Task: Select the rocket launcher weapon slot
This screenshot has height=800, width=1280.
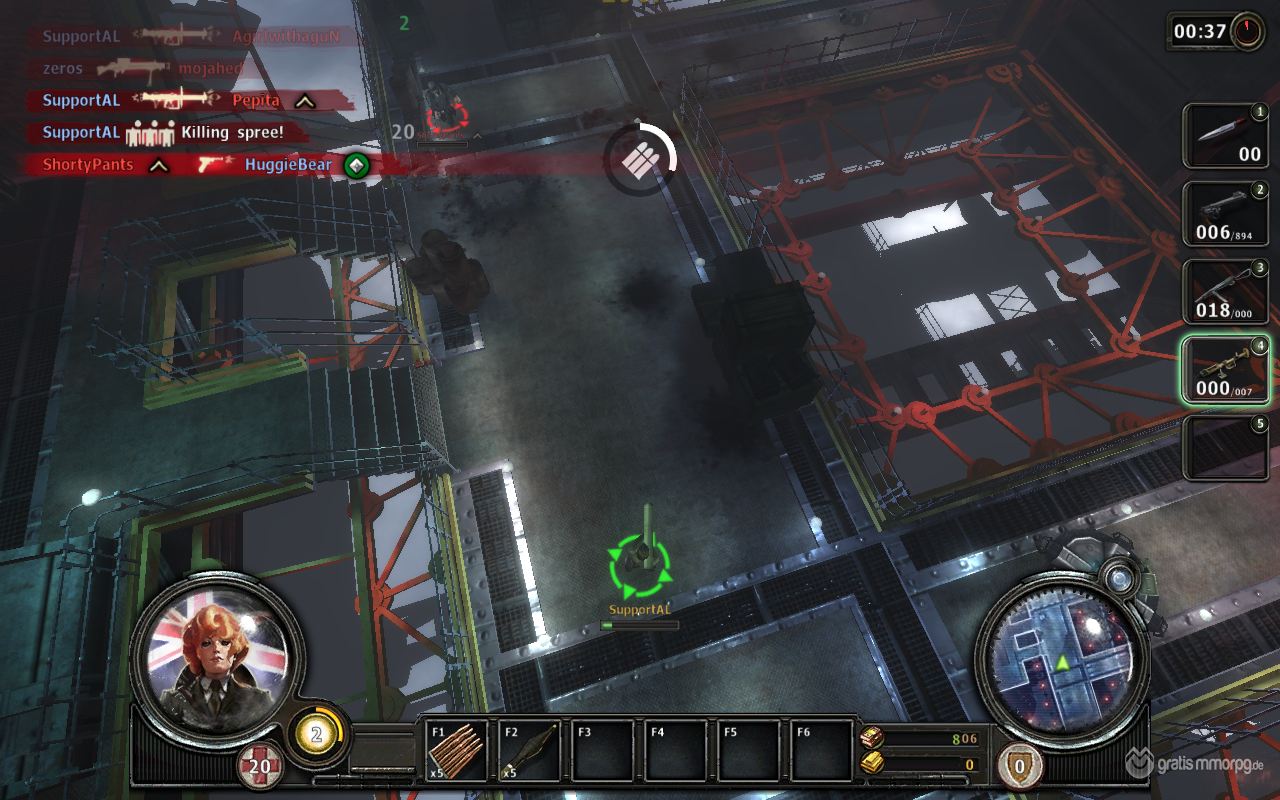Action: pos(1226,370)
